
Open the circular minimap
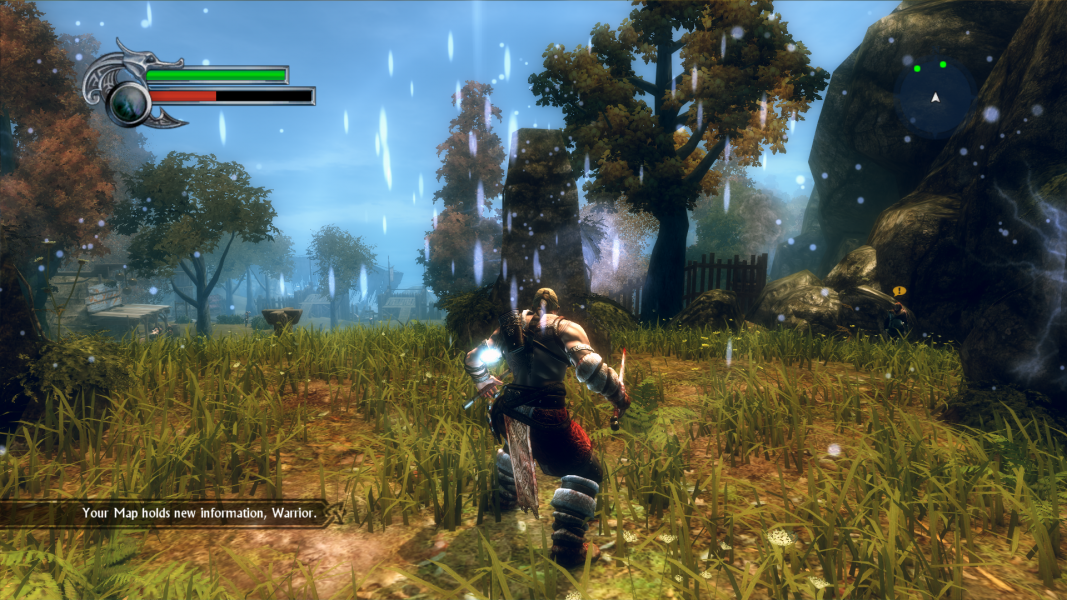935,98
